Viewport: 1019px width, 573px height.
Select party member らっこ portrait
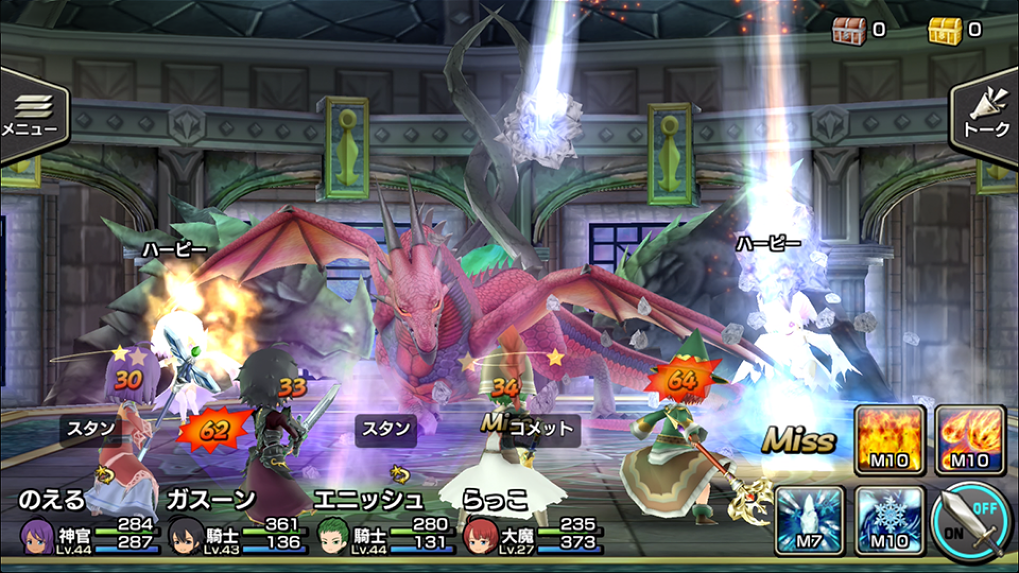point(481,535)
